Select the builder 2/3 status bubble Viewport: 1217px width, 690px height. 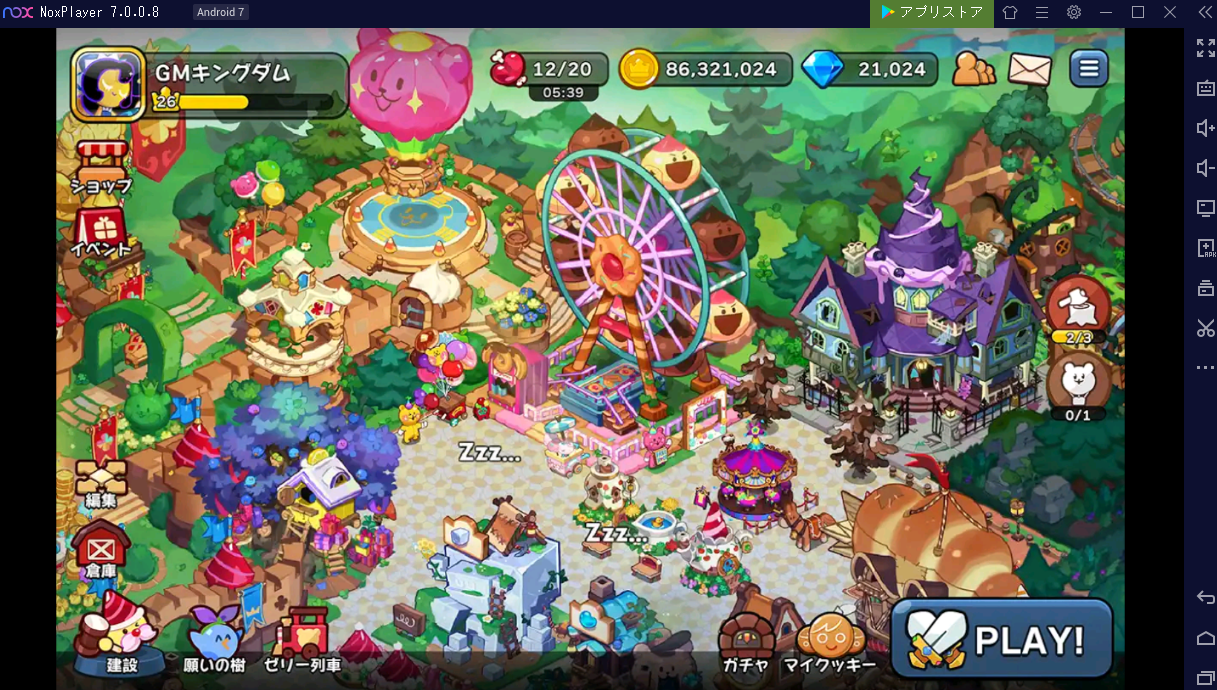tap(1078, 310)
